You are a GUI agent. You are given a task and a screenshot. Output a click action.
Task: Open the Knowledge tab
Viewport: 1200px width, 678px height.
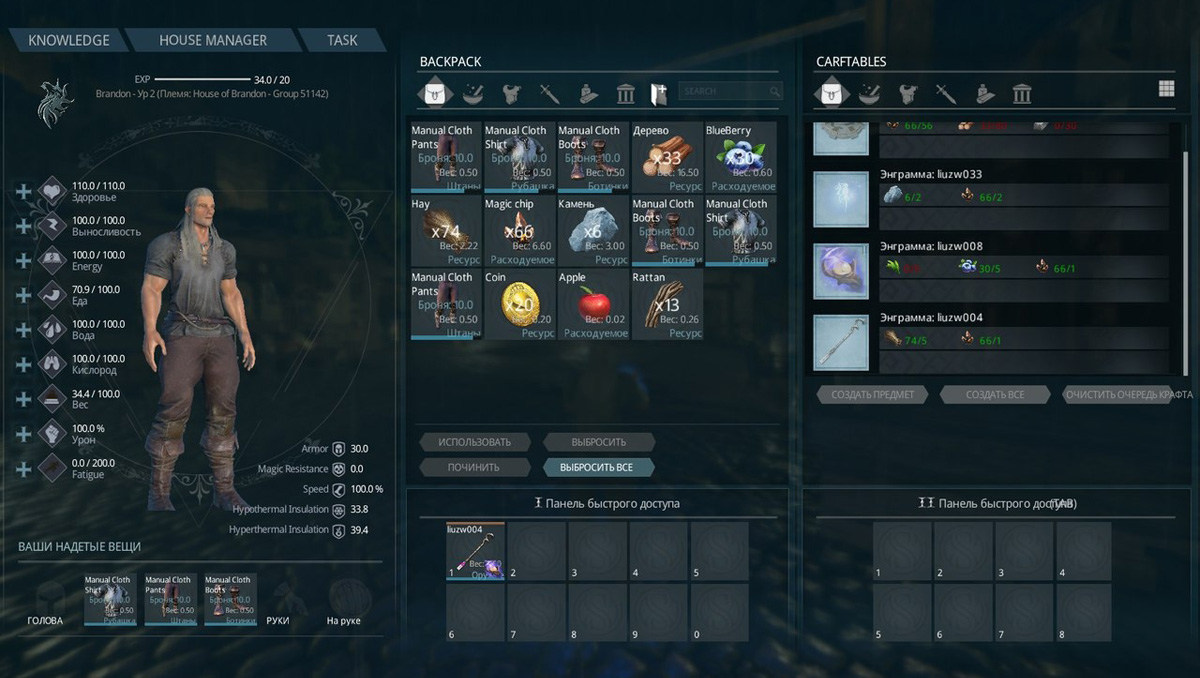click(x=68, y=41)
